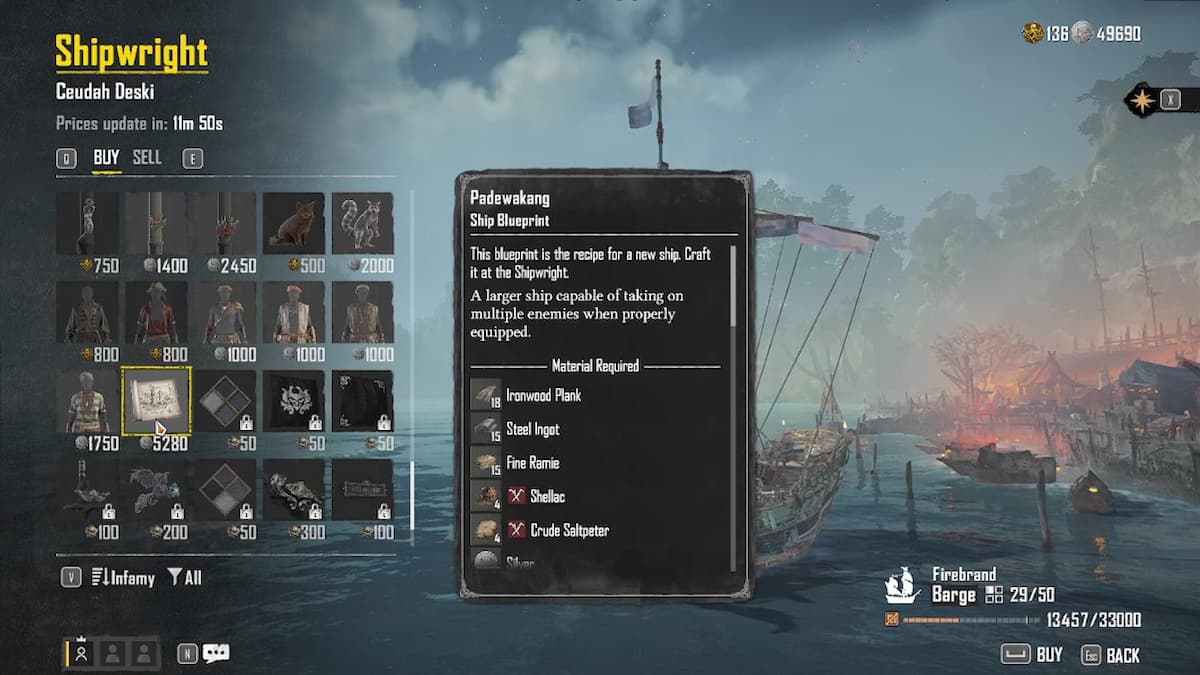The height and width of the screenshot is (675, 1200).
Task: Choose the fox pet priced 500
Action: 293,224
